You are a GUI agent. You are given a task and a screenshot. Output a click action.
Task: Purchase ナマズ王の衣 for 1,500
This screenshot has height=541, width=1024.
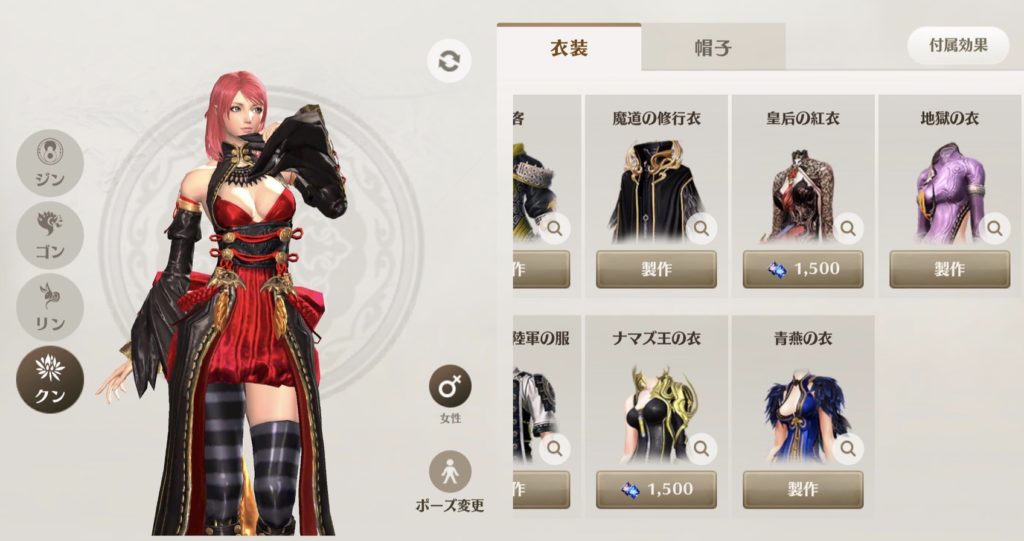coord(656,490)
